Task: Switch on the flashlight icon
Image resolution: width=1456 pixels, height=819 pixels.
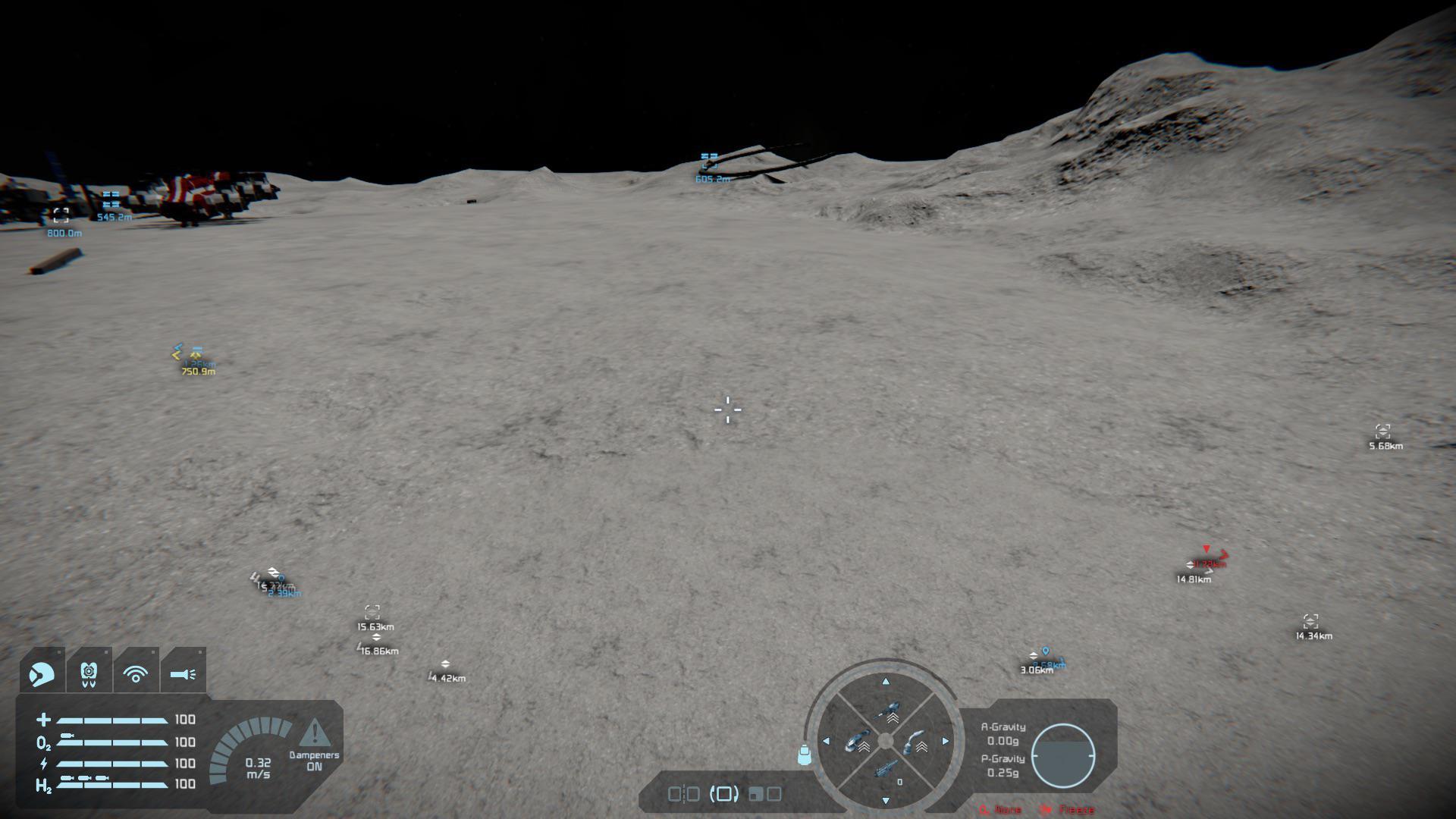Action: click(x=183, y=673)
